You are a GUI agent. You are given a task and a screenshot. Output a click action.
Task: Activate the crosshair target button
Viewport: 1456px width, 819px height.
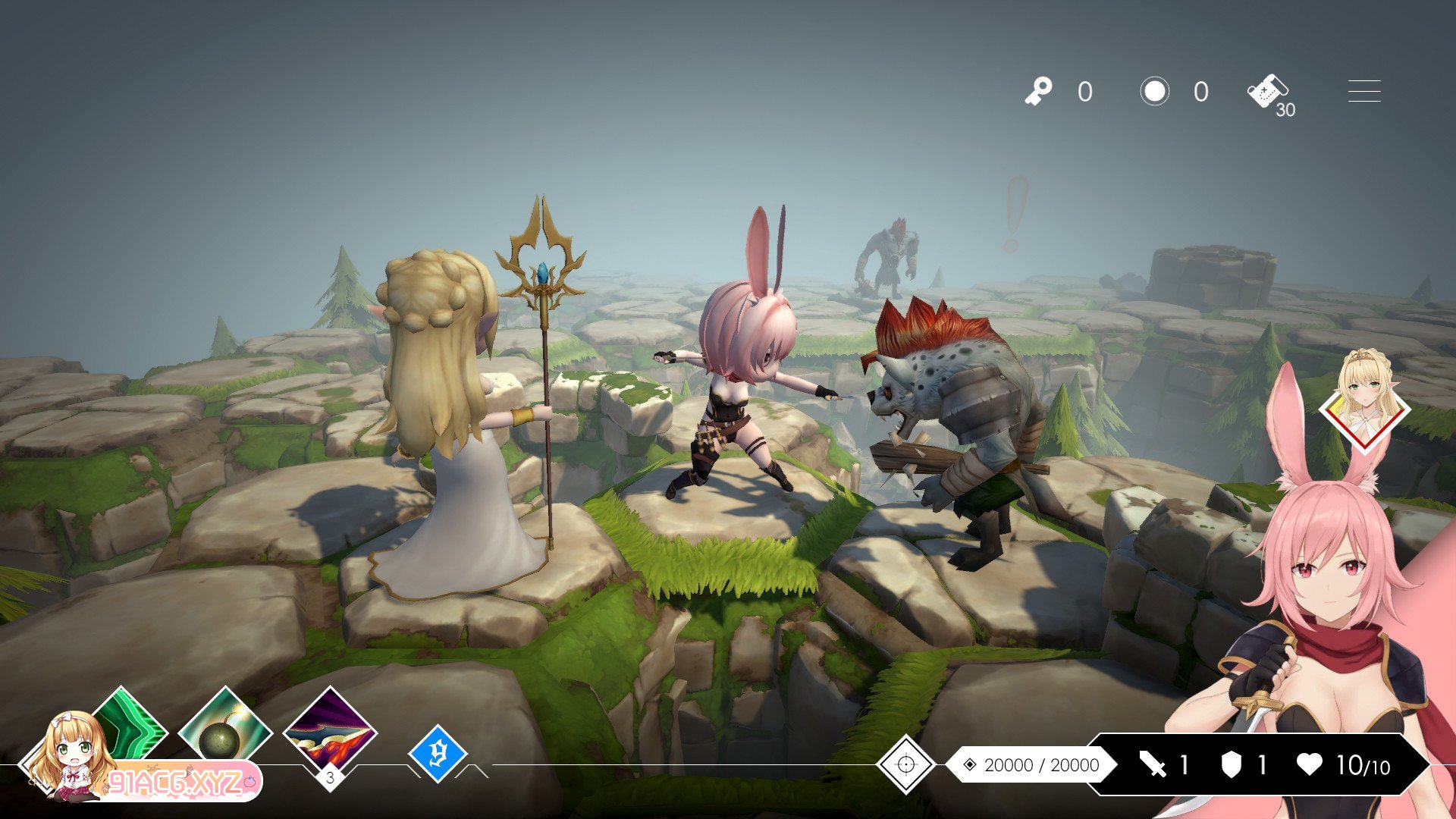[x=905, y=764]
